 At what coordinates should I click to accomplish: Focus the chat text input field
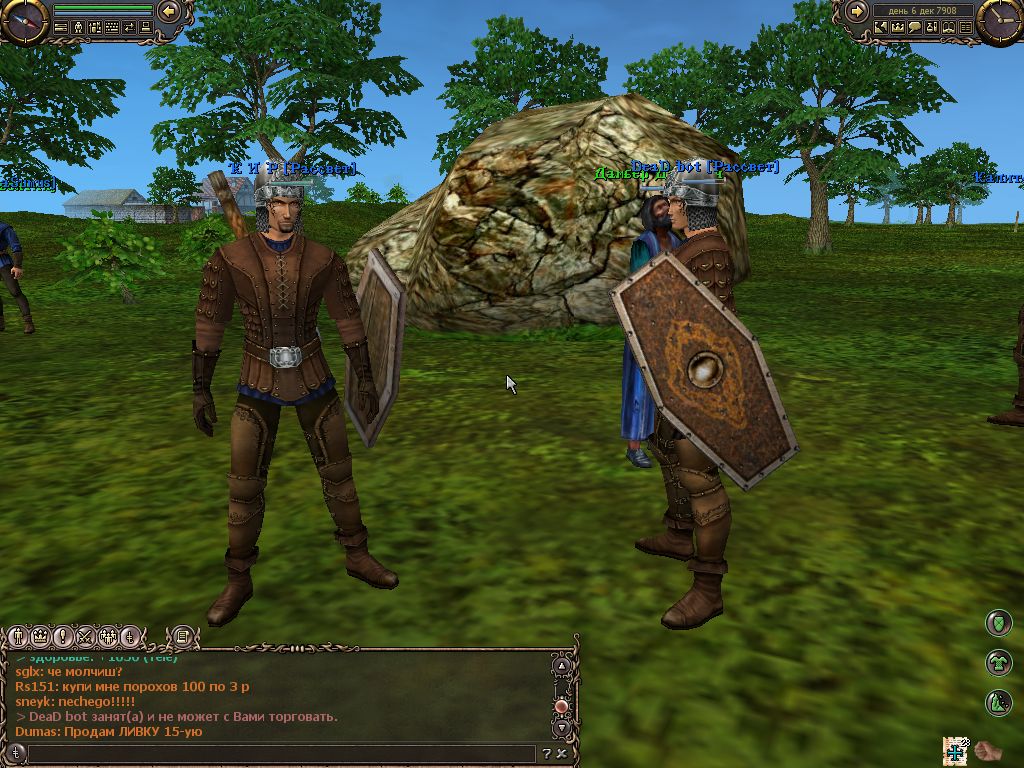(x=280, y=753)
